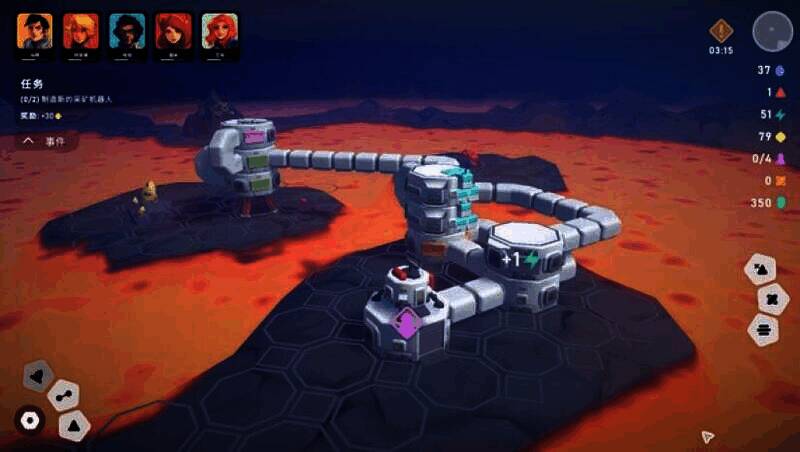The width and height of the screenshot is (800, 452).
Task: Open the shapes hexagon button on right
Action: click(760, 268)
